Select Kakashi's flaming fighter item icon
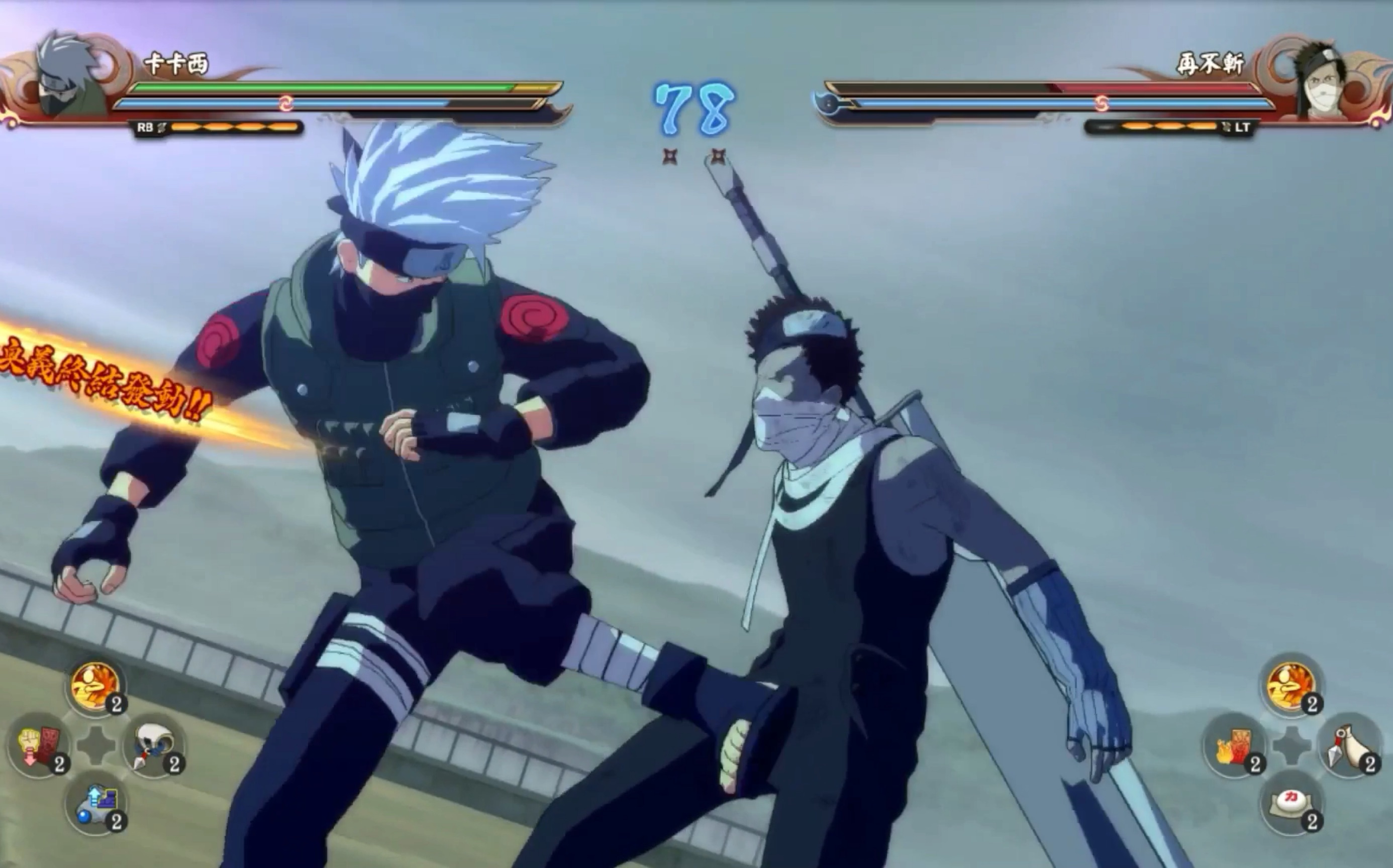1393x868 pixels. point(95,686)
